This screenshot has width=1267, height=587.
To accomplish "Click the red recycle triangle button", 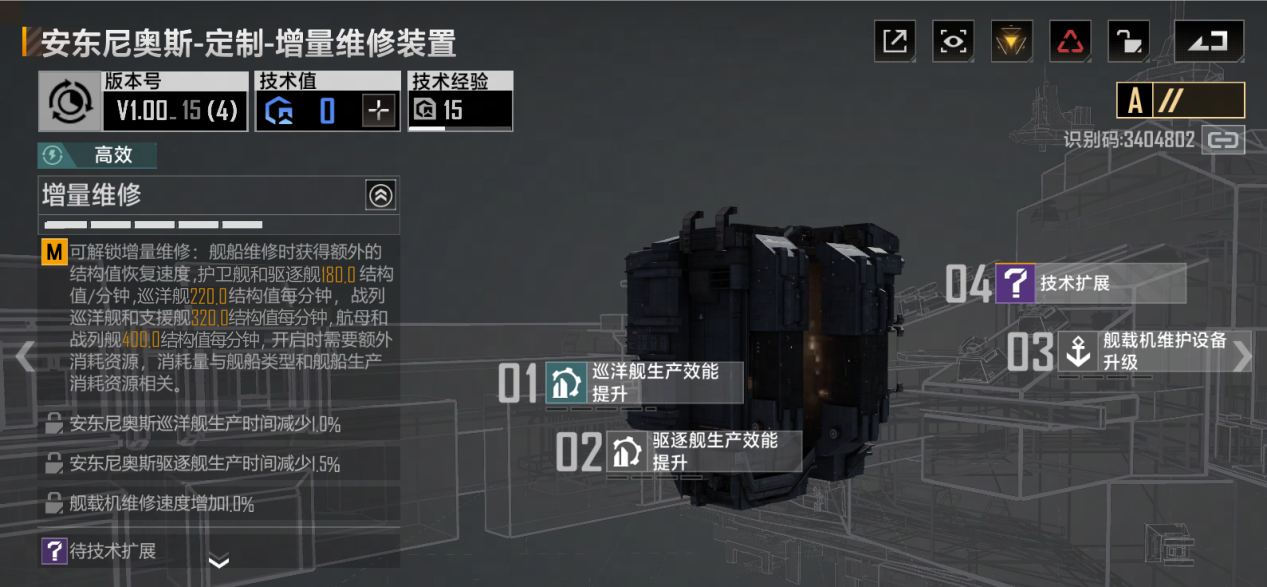I will [x=1070, y=41].
